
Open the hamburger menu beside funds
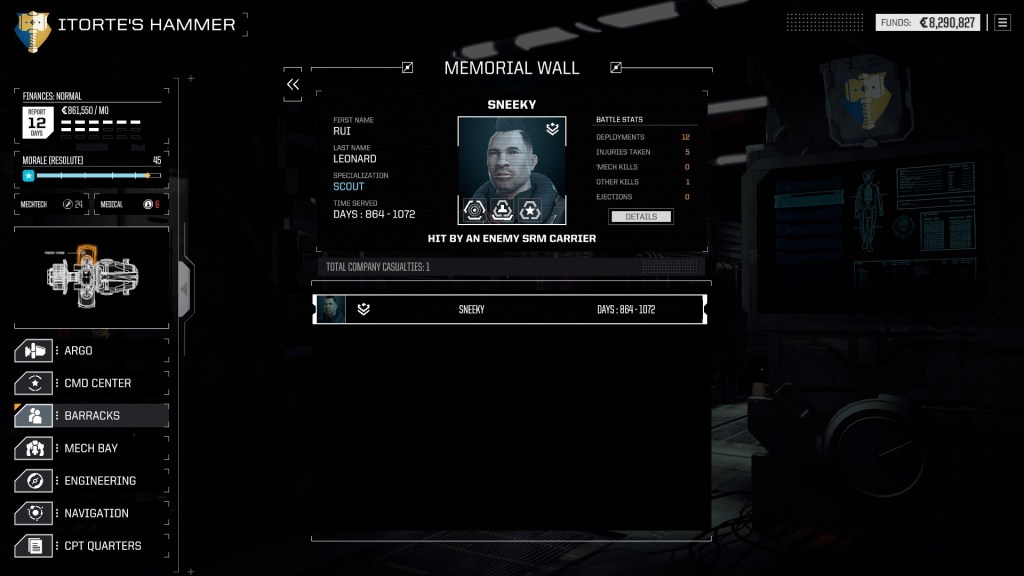click(1002, 22)
